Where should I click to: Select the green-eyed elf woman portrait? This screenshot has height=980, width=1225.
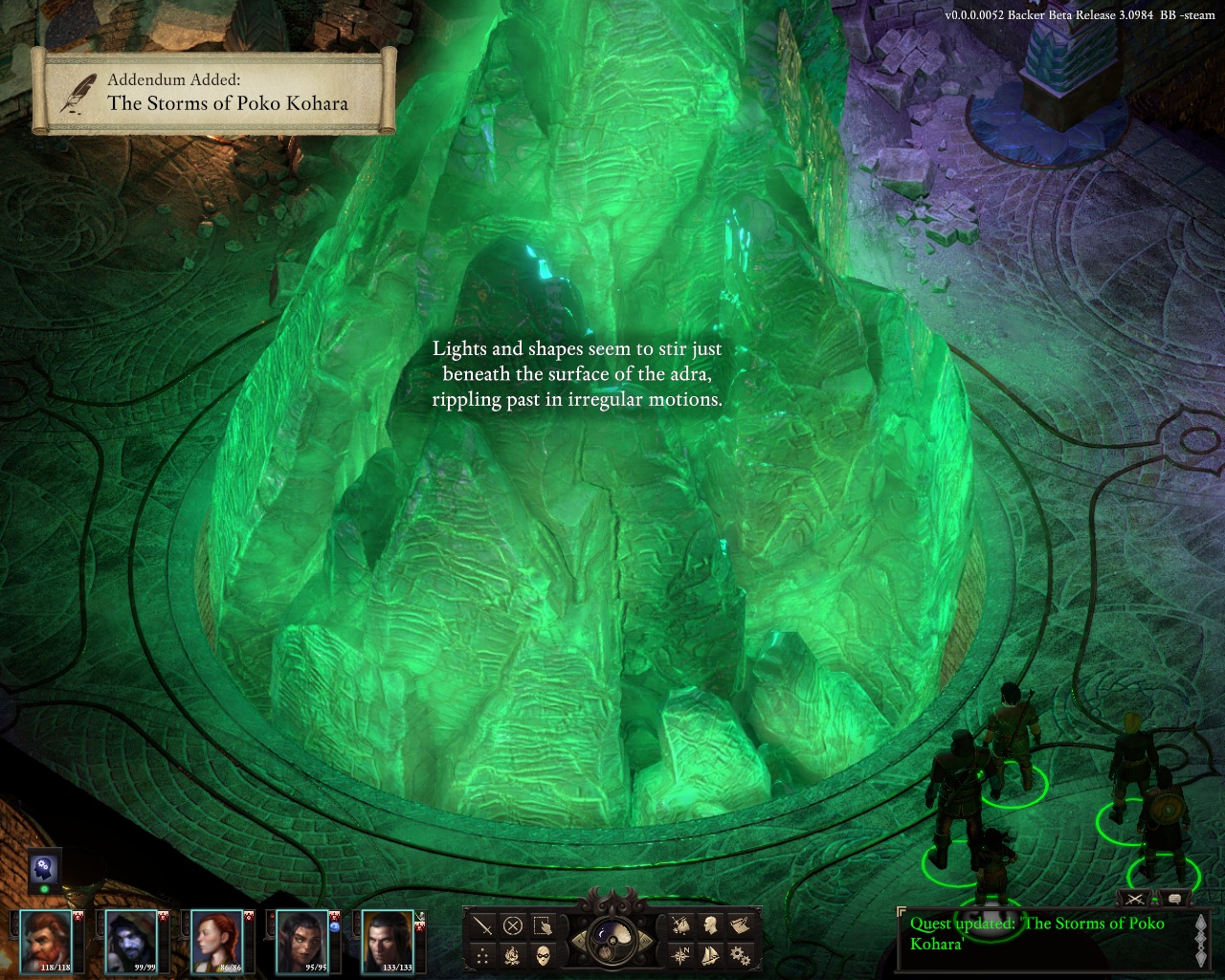[302, 940]
